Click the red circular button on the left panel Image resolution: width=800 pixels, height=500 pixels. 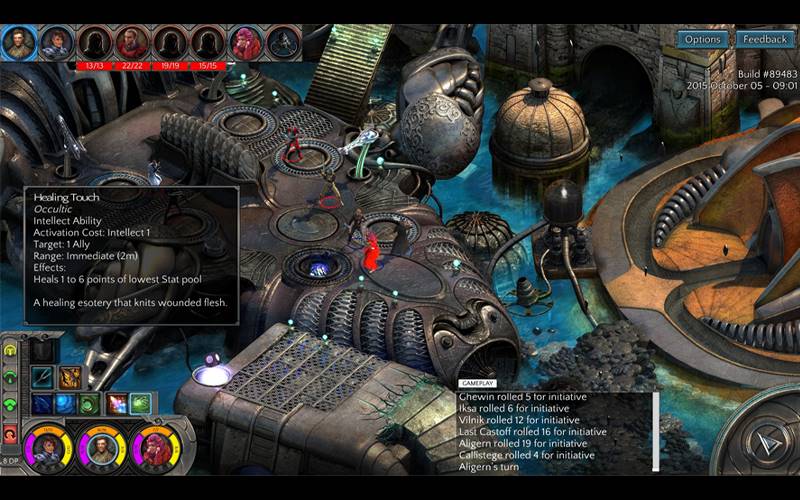tap(11, 432)
